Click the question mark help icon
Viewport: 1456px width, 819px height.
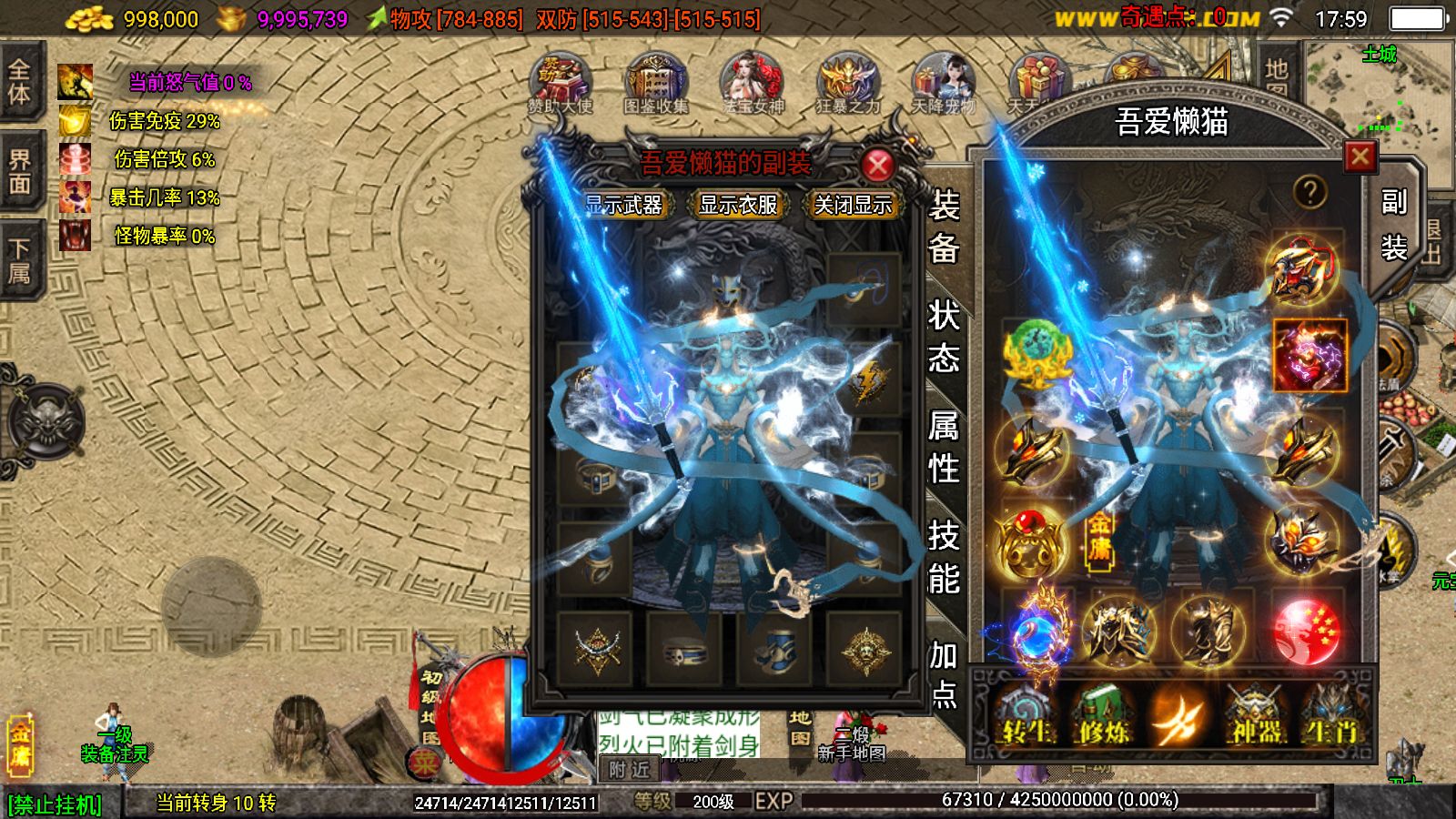click(1309, 191)
